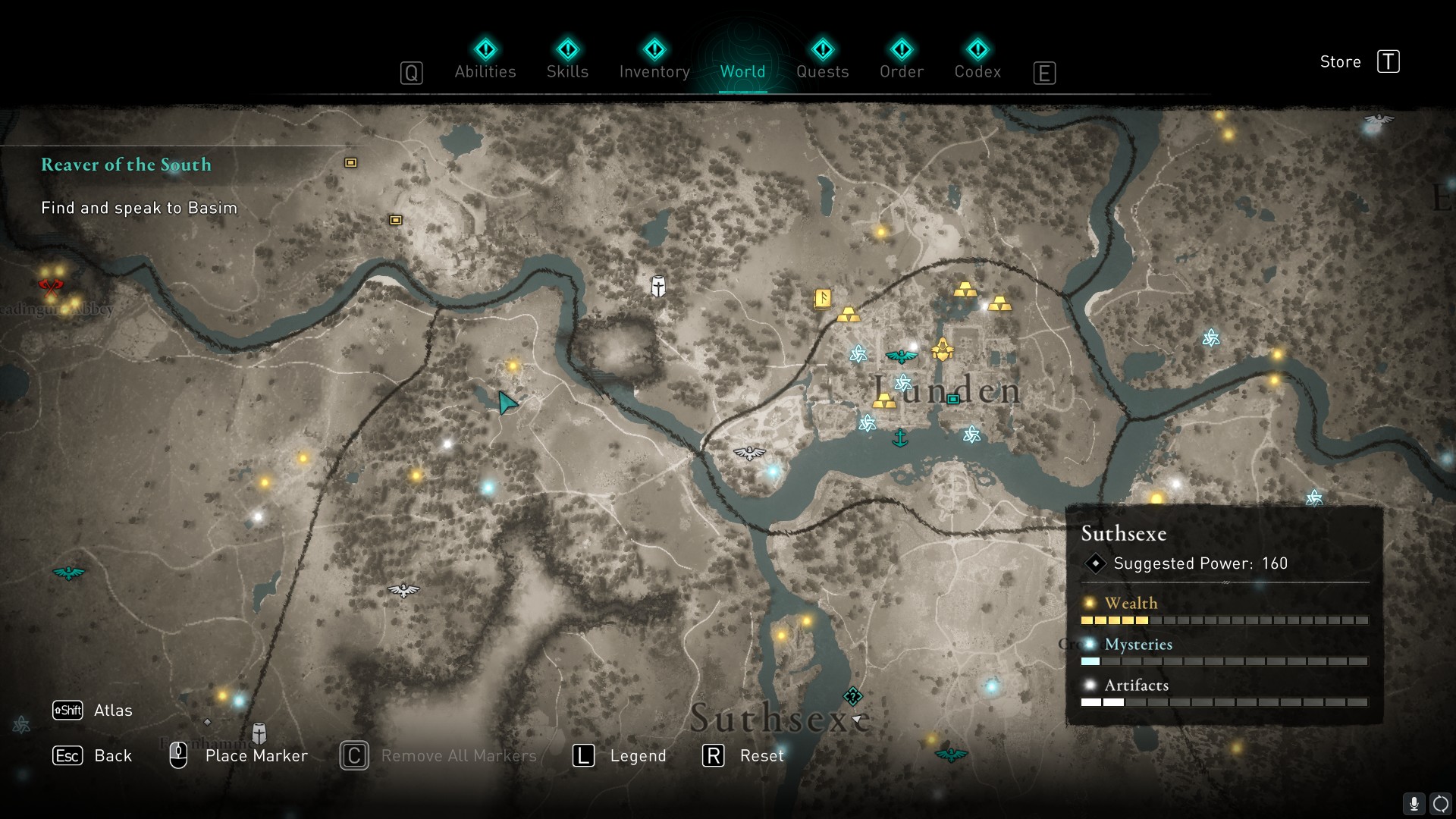Choose the yellow rune book marker near Lunden
1456x819 pixels.
823,299
